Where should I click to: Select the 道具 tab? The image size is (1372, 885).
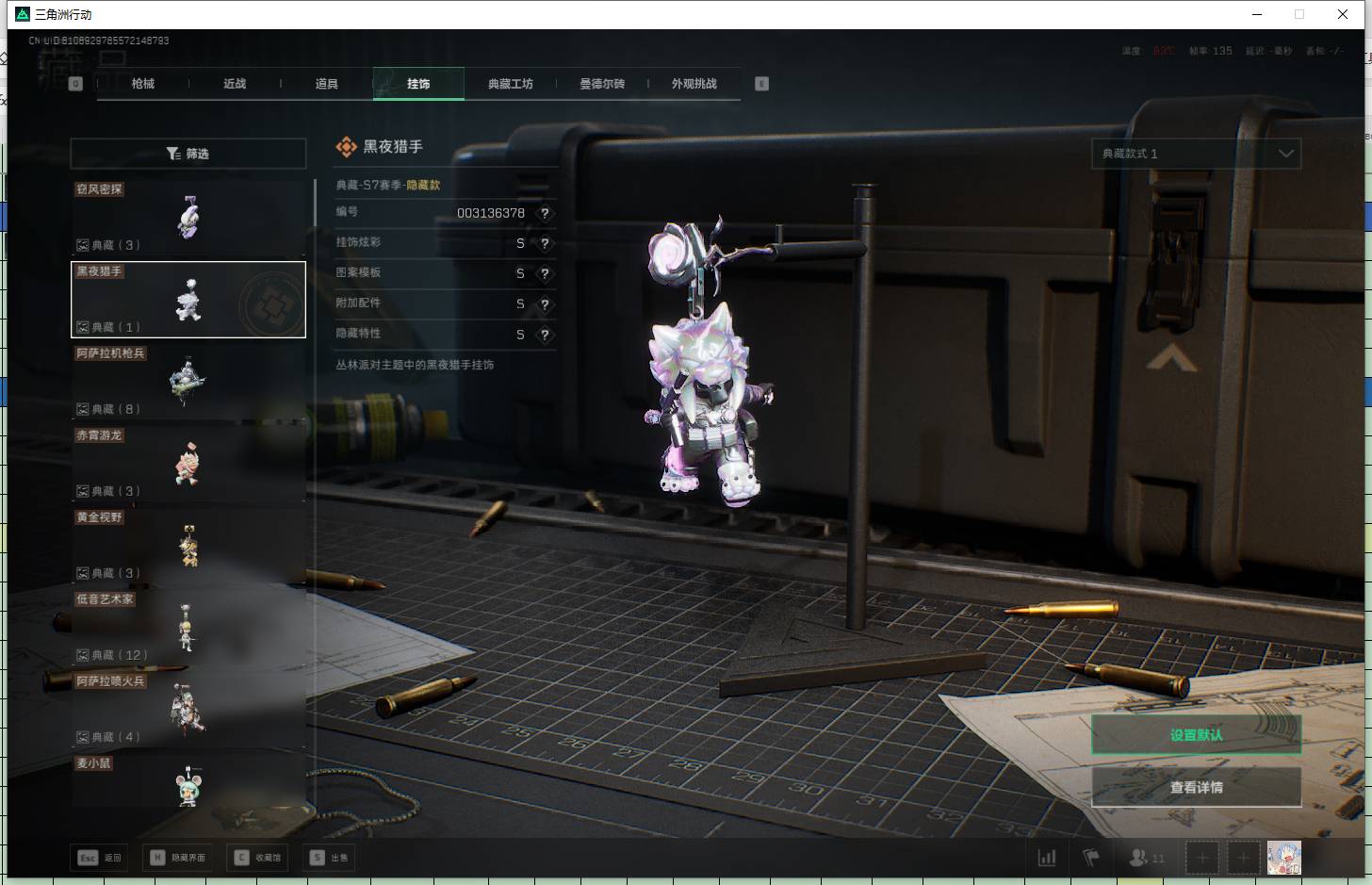point(326,84)
